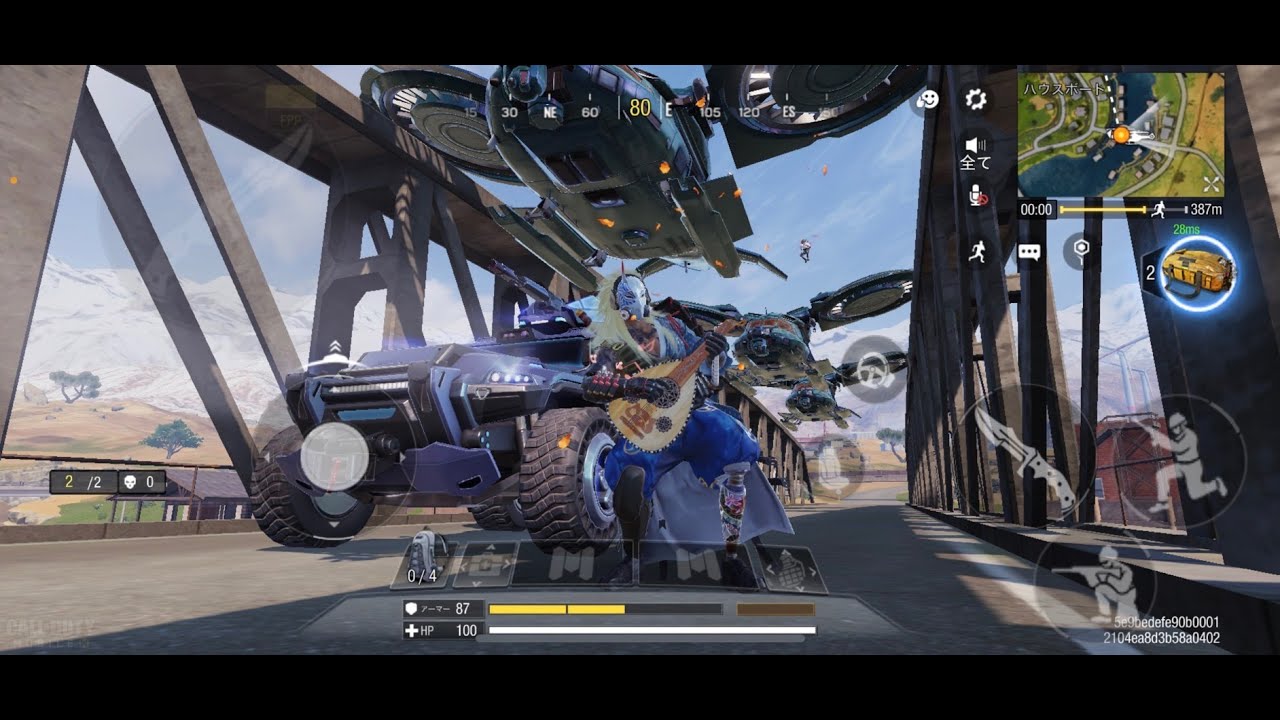The height and width of the screenshot is (720, 1280).
Task: Tap the running man auto-sprint icon
Action: [978, 251]
